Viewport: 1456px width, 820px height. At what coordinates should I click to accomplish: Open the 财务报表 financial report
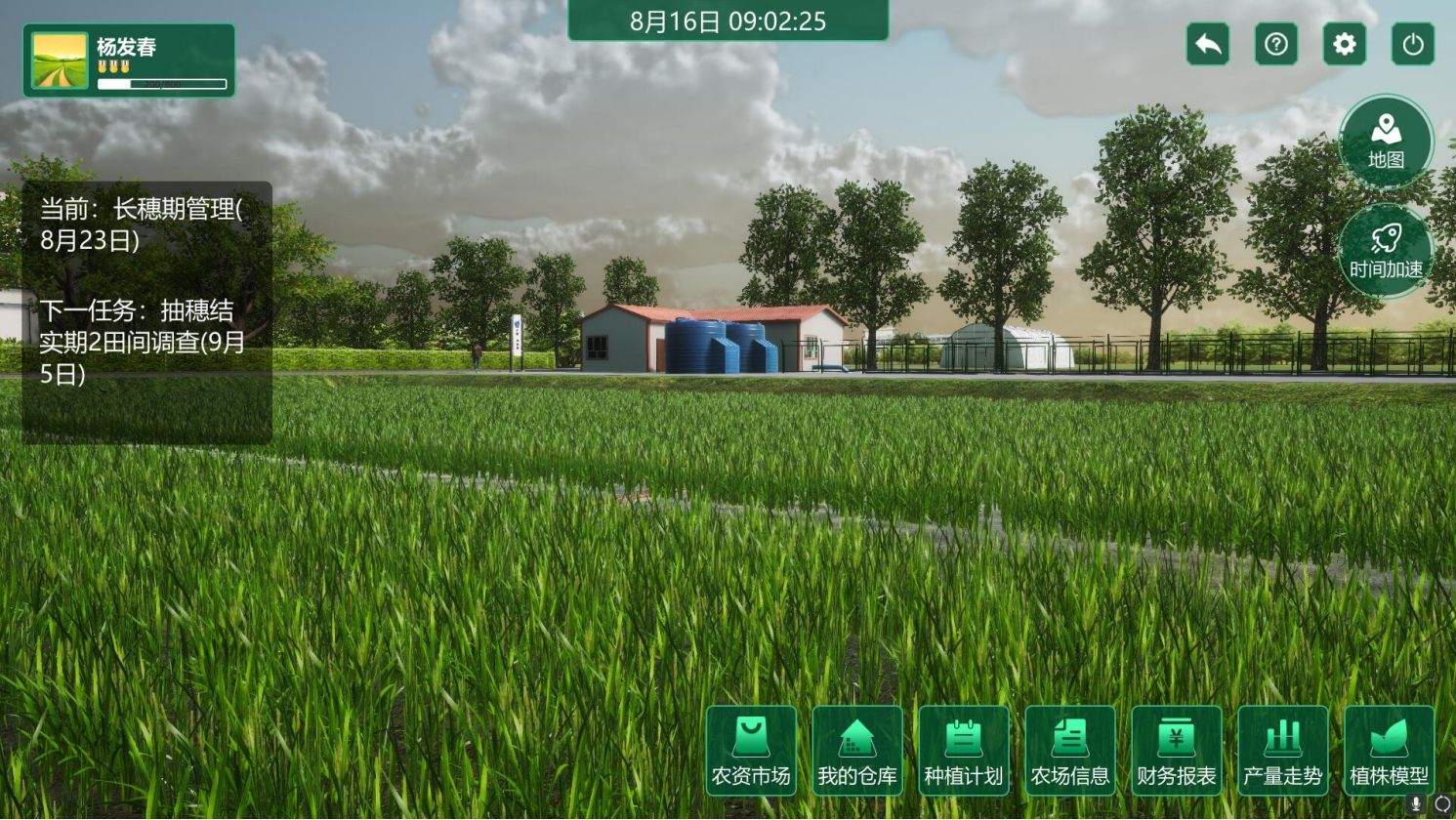1176,750
